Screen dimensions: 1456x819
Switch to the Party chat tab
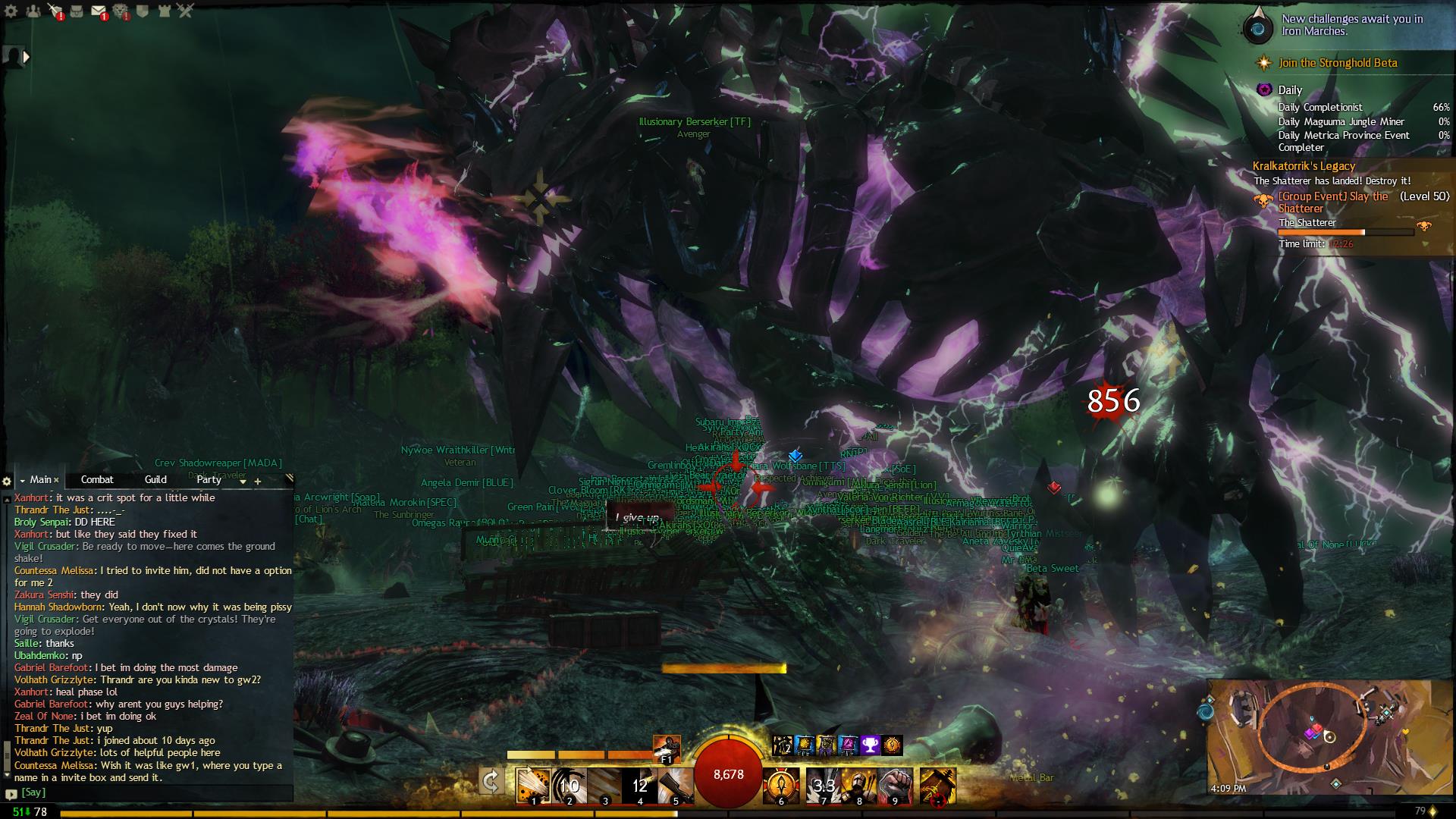click(x=209, y=479)
